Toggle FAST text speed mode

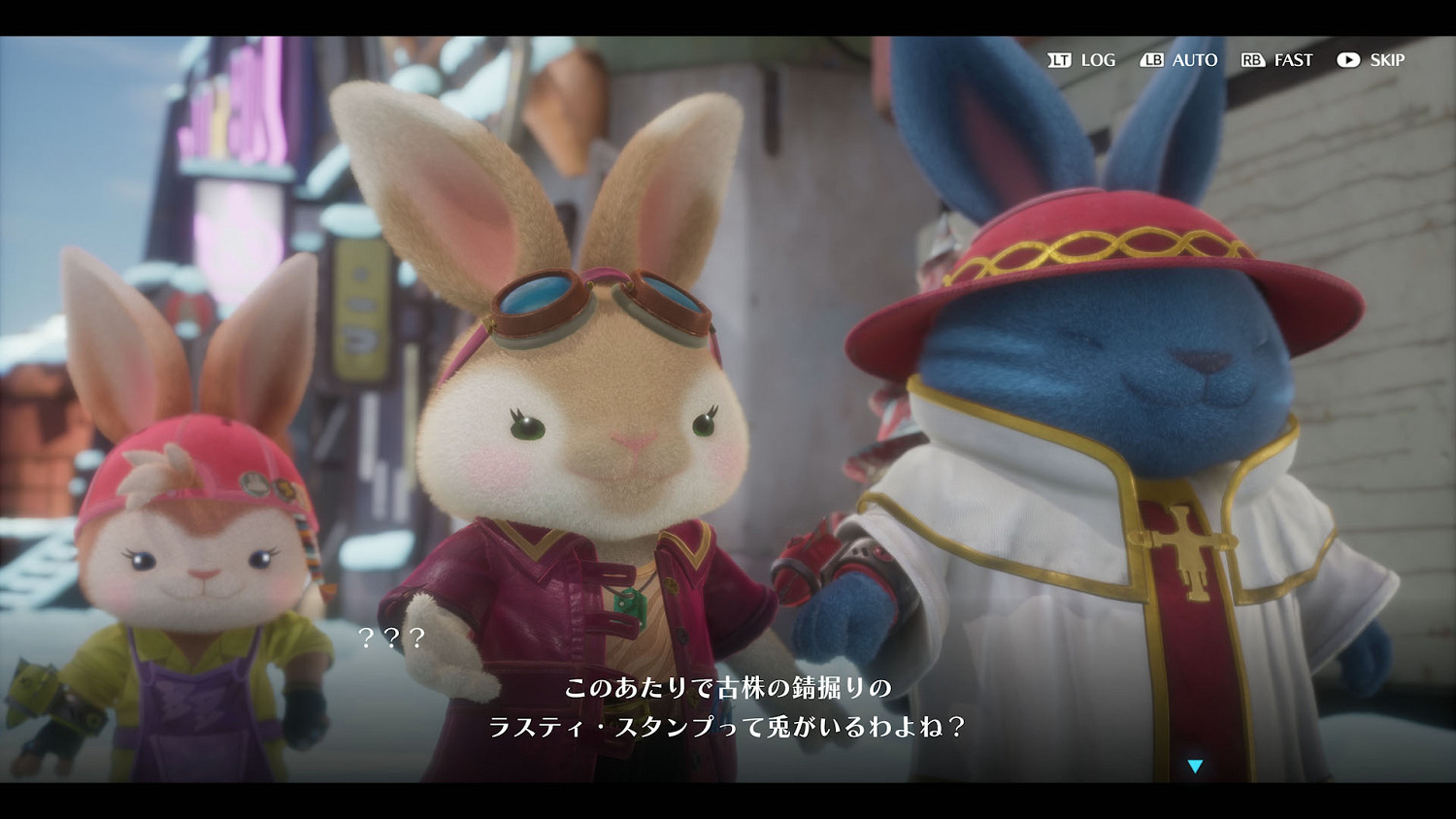[x=1292, y=60]
